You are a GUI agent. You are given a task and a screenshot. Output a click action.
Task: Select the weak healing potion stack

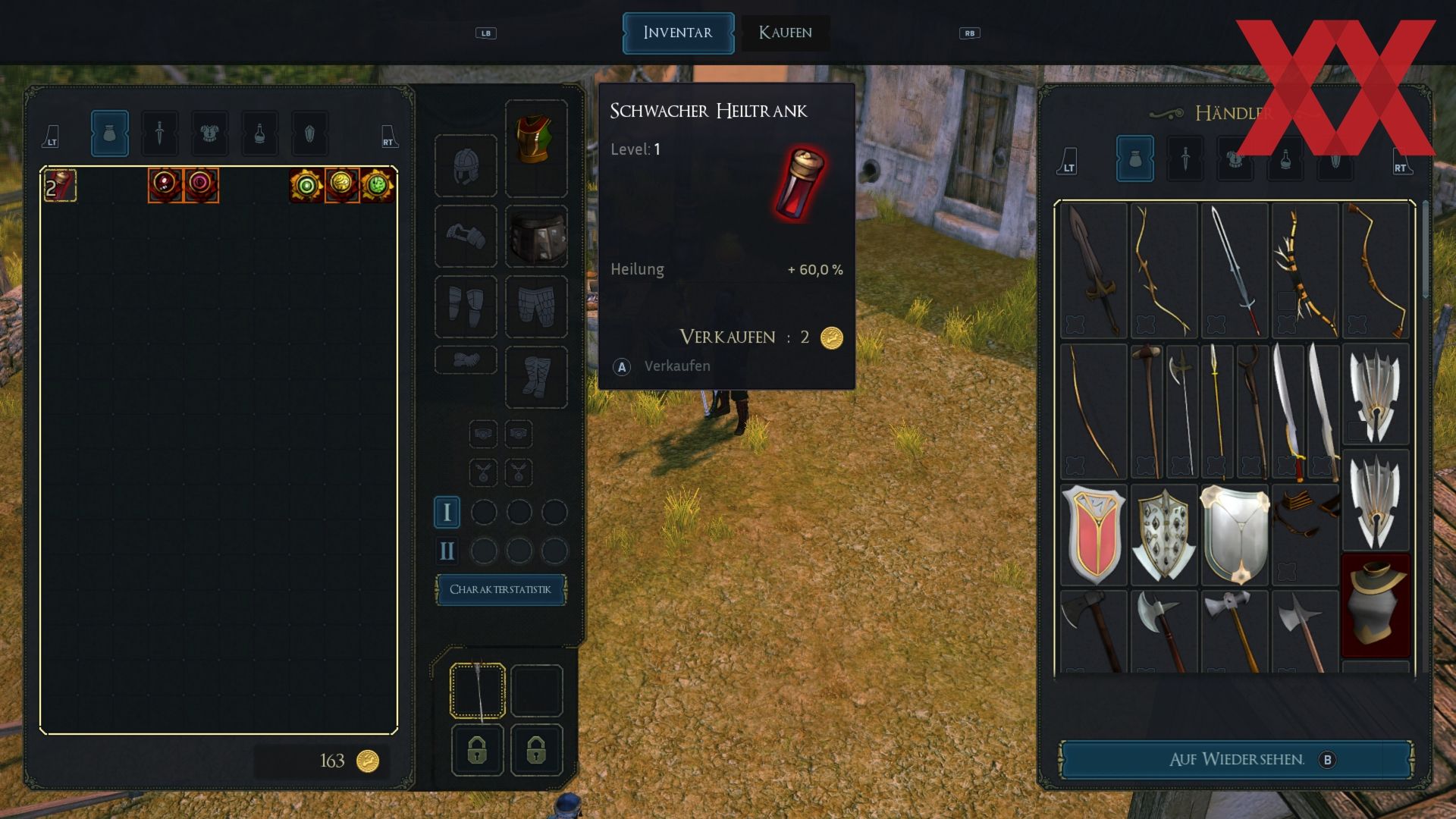tap(60, 186)
